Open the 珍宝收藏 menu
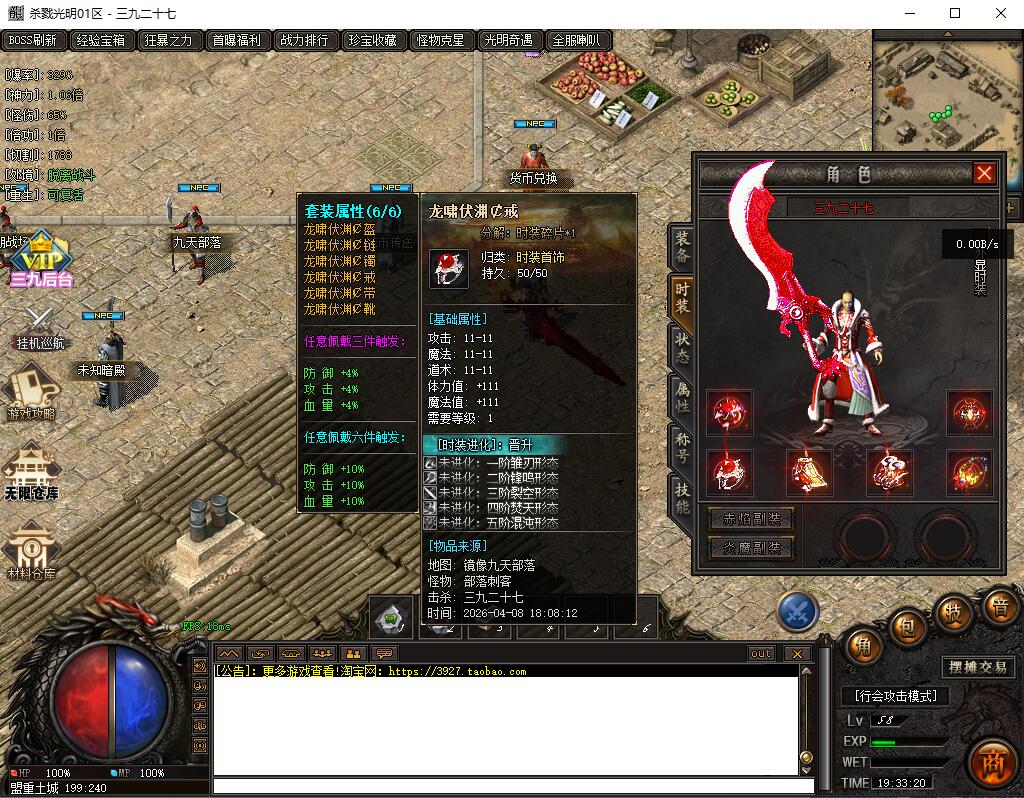This screenshot has width=1024, height=798. (x=372, y=41)
